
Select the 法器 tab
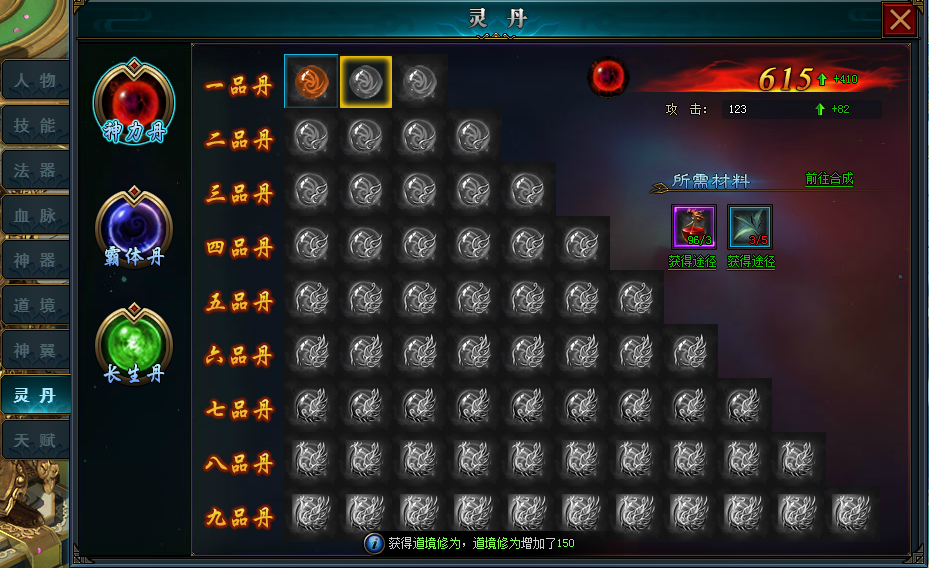pos(35,170)
